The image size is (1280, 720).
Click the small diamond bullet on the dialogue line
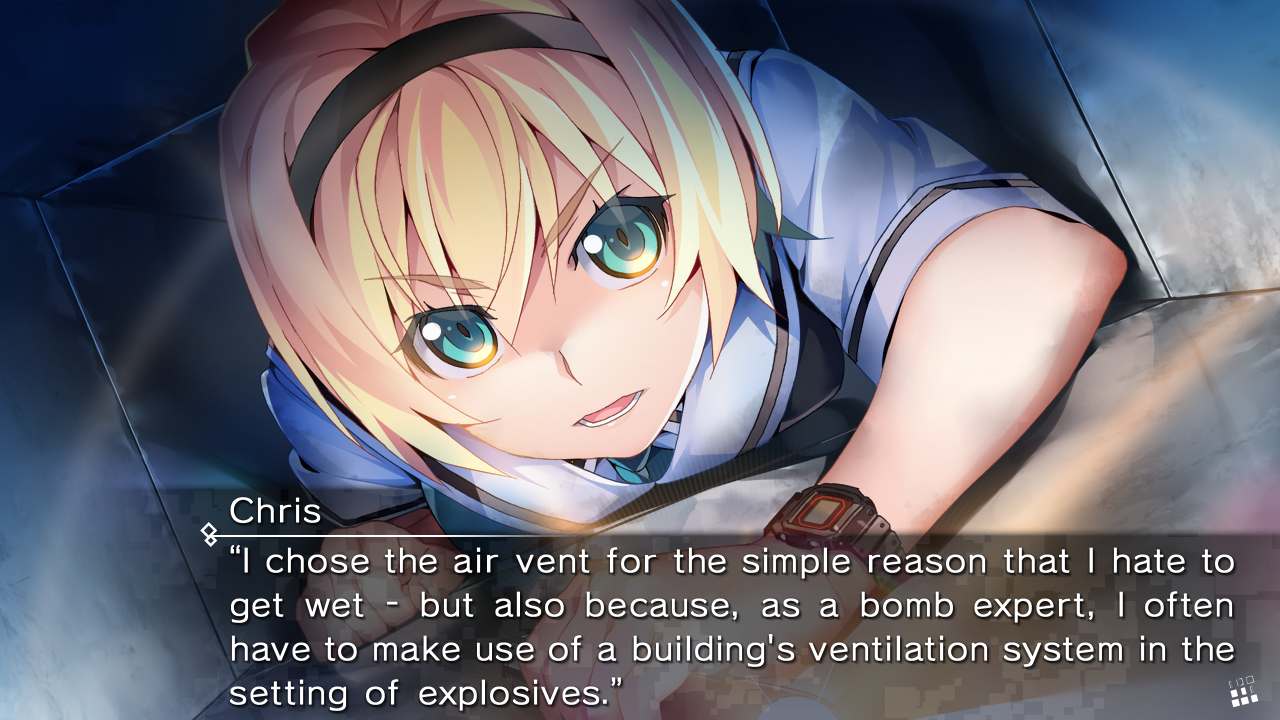(210, 534)
